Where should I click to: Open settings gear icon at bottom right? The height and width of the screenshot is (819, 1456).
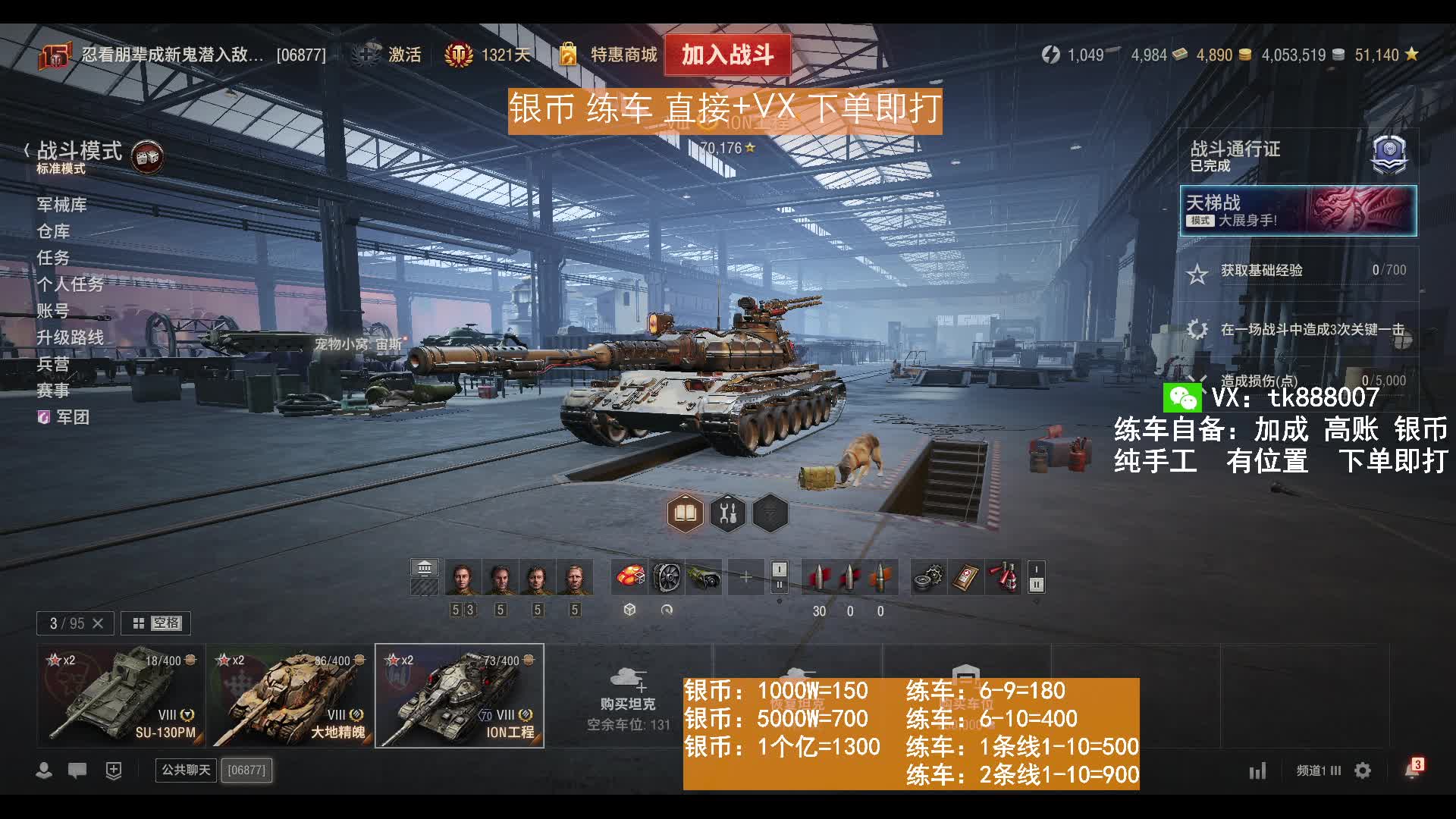click(1363, 771)
